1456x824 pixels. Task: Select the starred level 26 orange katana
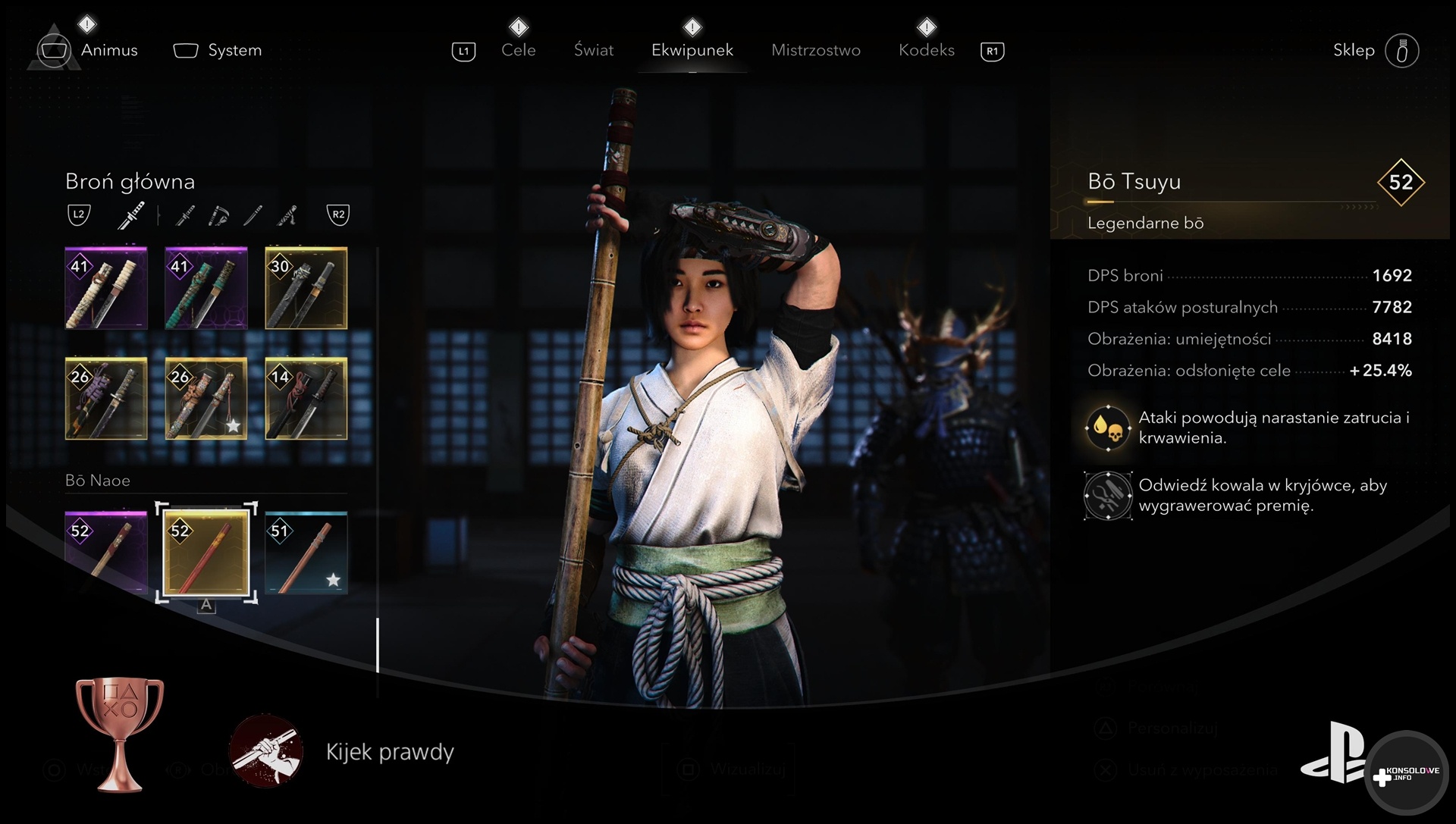(206, 399)
